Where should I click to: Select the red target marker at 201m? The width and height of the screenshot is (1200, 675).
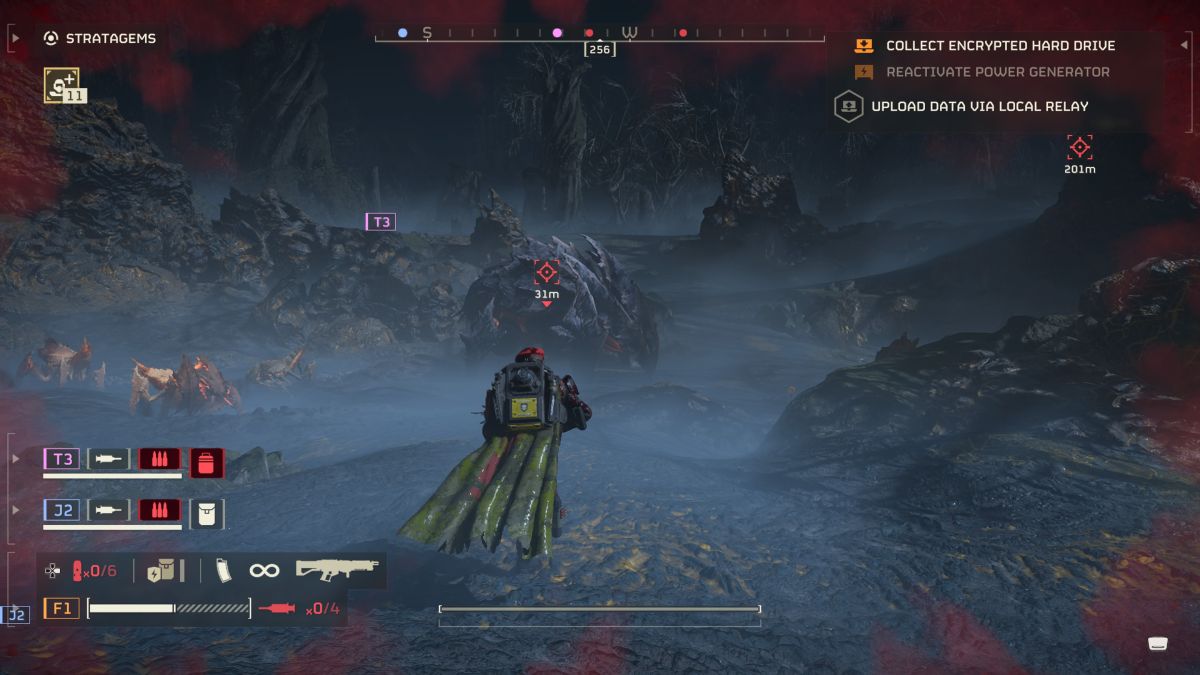click(x=1079, y=148)
